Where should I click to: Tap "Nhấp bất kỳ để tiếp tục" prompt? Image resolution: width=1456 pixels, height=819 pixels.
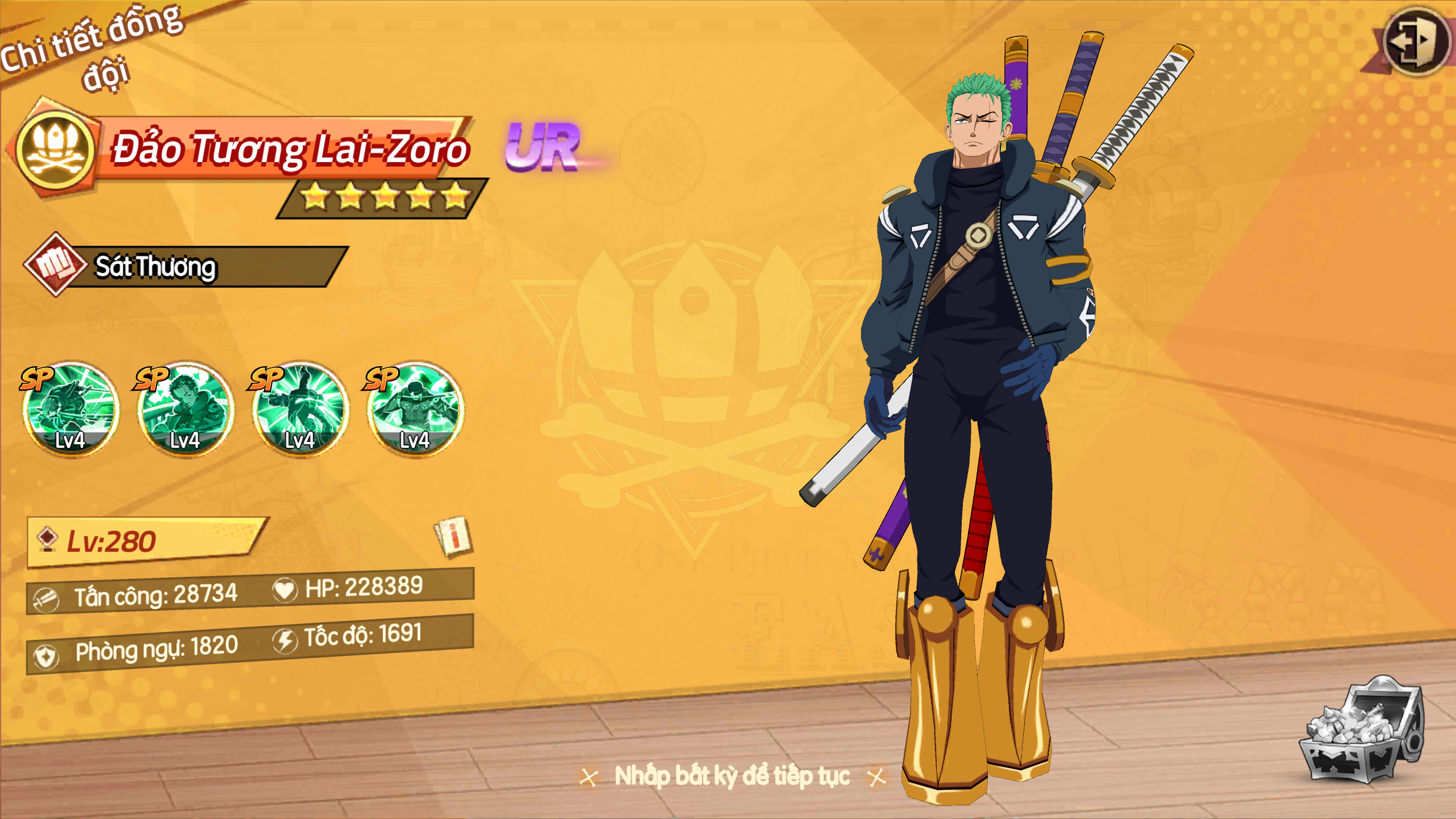[x=732, y=776]
